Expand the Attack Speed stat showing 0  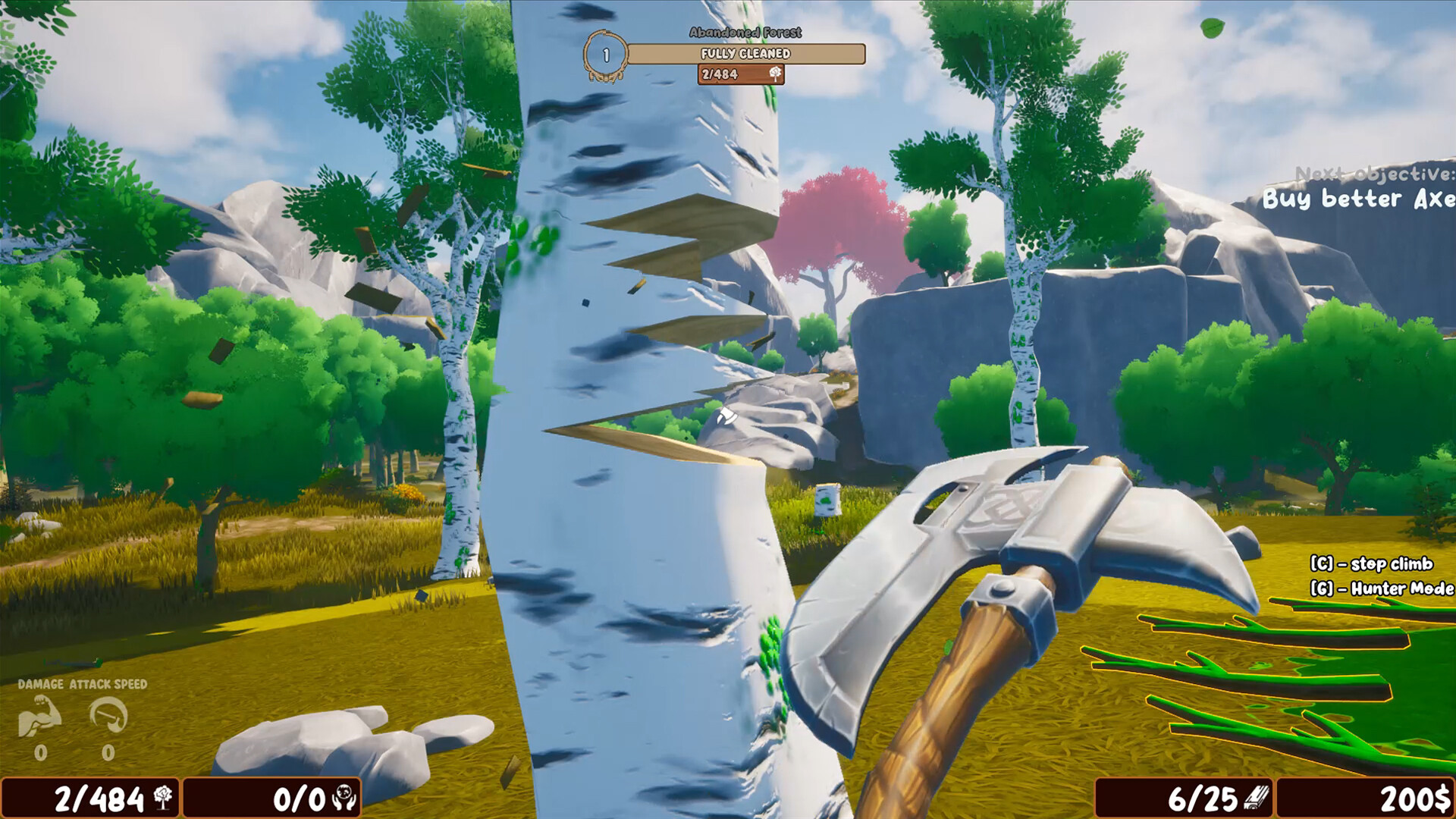pyautogui.click(x=106, y=755)
